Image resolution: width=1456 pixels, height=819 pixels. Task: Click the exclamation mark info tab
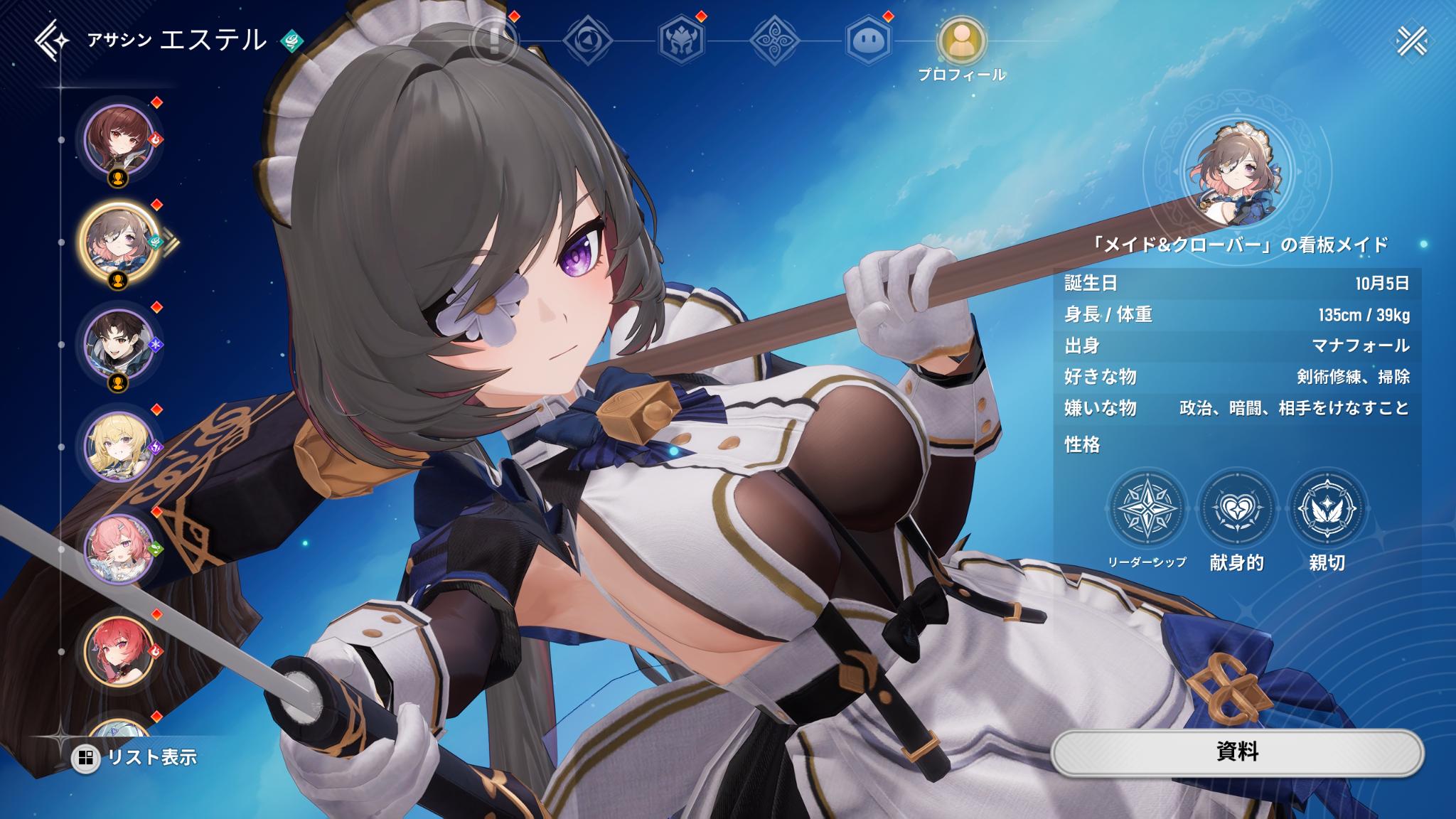pyautogui.click(x=493, y=43)
